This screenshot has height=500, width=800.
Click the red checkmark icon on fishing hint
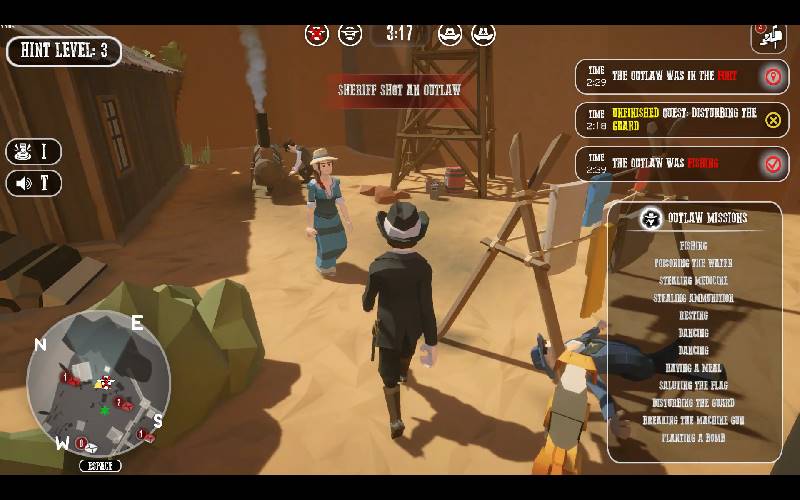pyautogui.click(x=772, y=164)
